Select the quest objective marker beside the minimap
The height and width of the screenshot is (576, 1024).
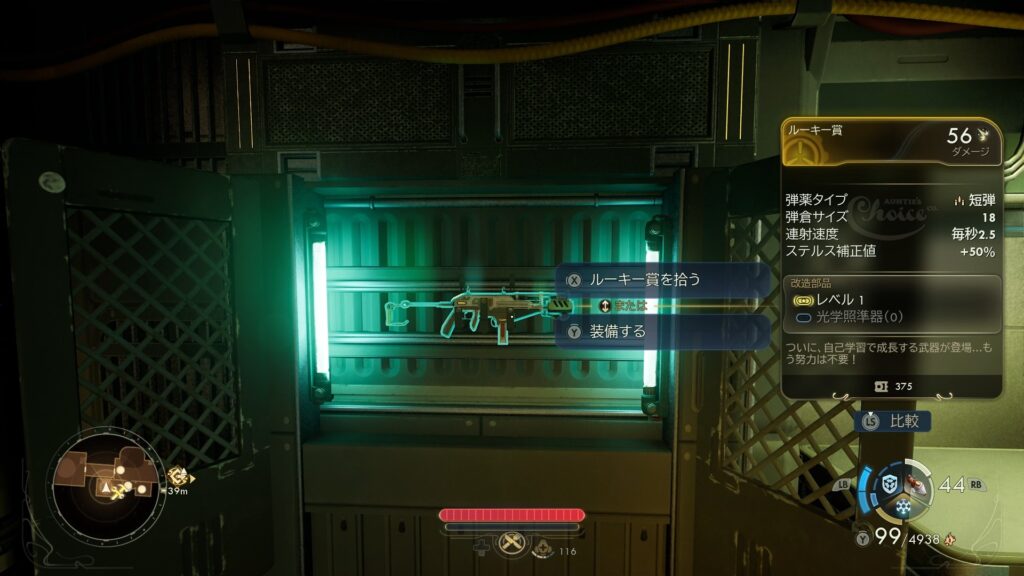[178, 477]
